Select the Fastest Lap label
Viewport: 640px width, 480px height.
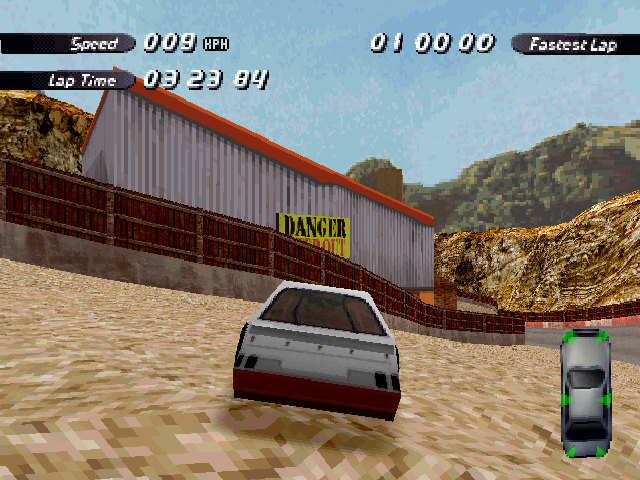tap(573, 44)
